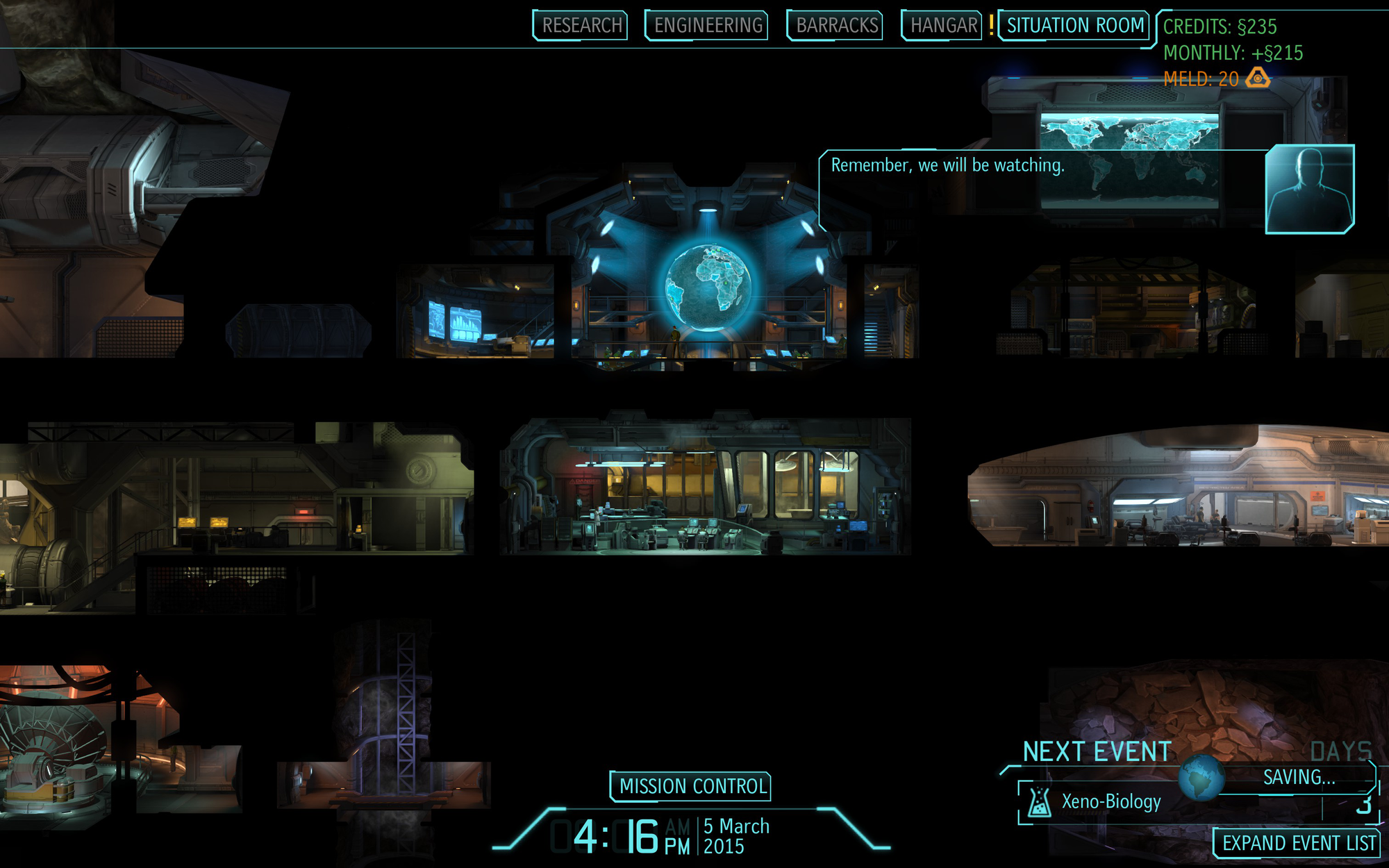Viewport: 1389px width, 868px height.
Task: Open the Research facility view
Action: 581,26
